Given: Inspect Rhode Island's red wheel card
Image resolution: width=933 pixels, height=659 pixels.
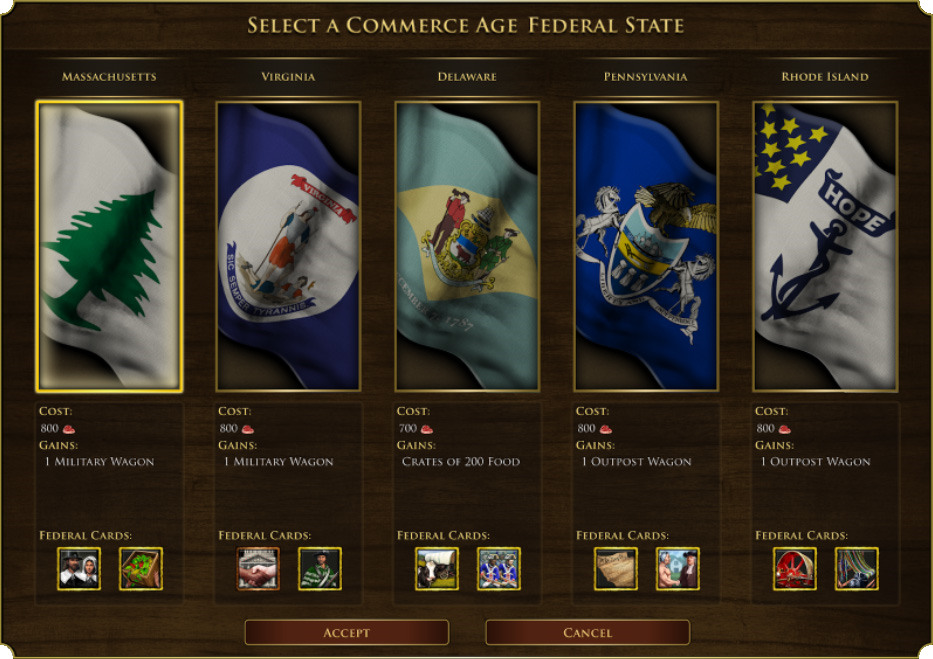Looking at the screenshot, I should click(795, 568).
